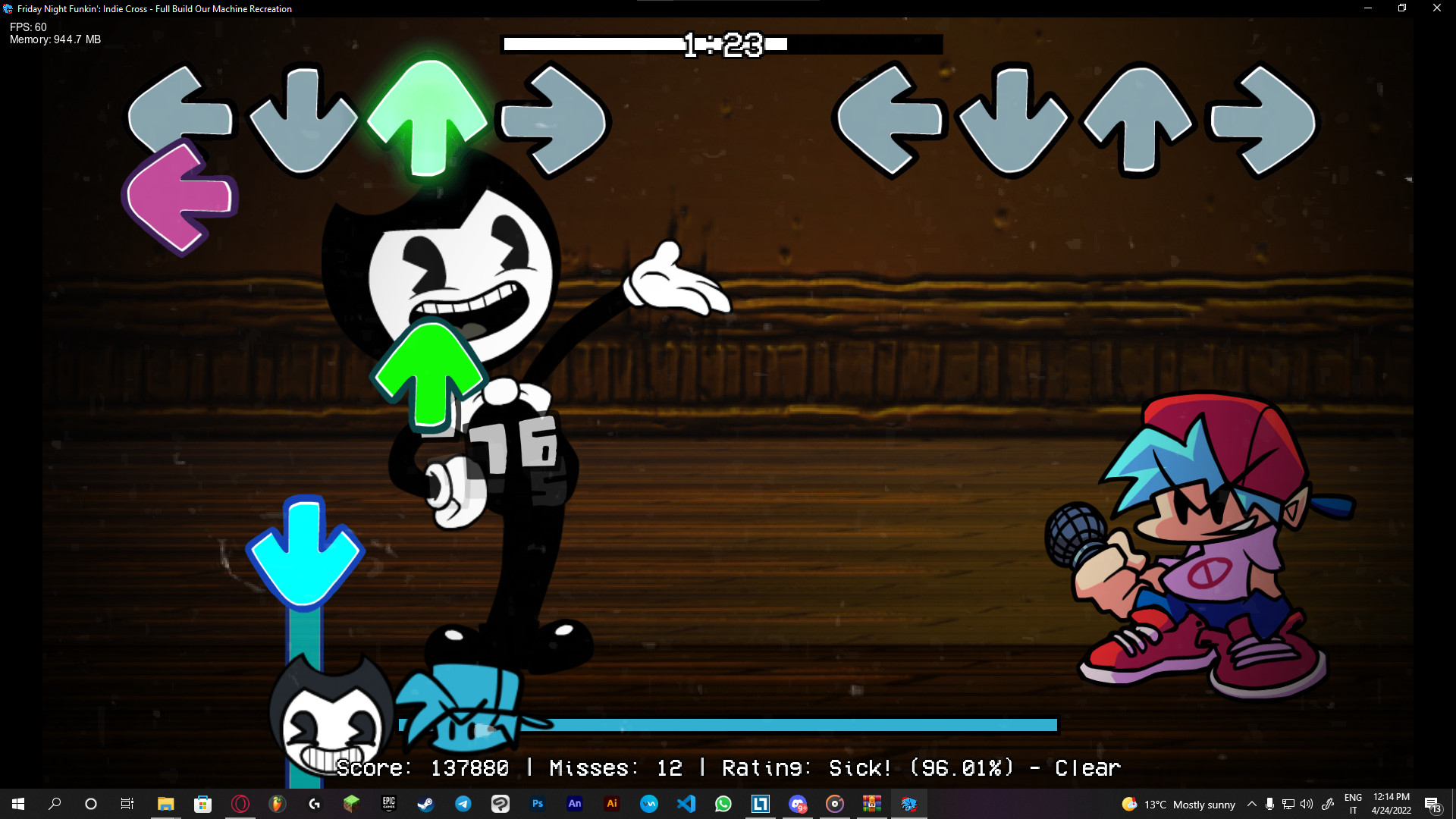Toggle the Windows Ink workspace

pos(1329,804)
